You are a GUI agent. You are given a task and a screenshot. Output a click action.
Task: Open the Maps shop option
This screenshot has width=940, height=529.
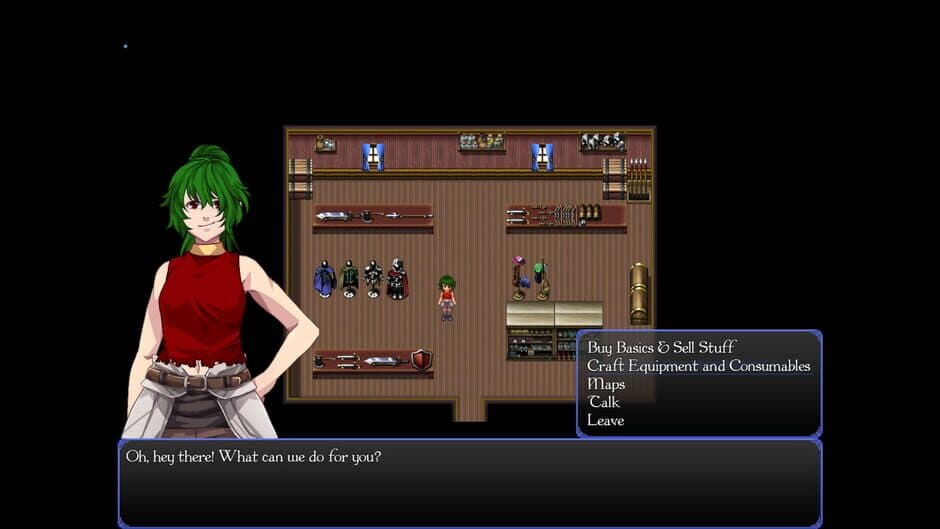pos(606,384)
